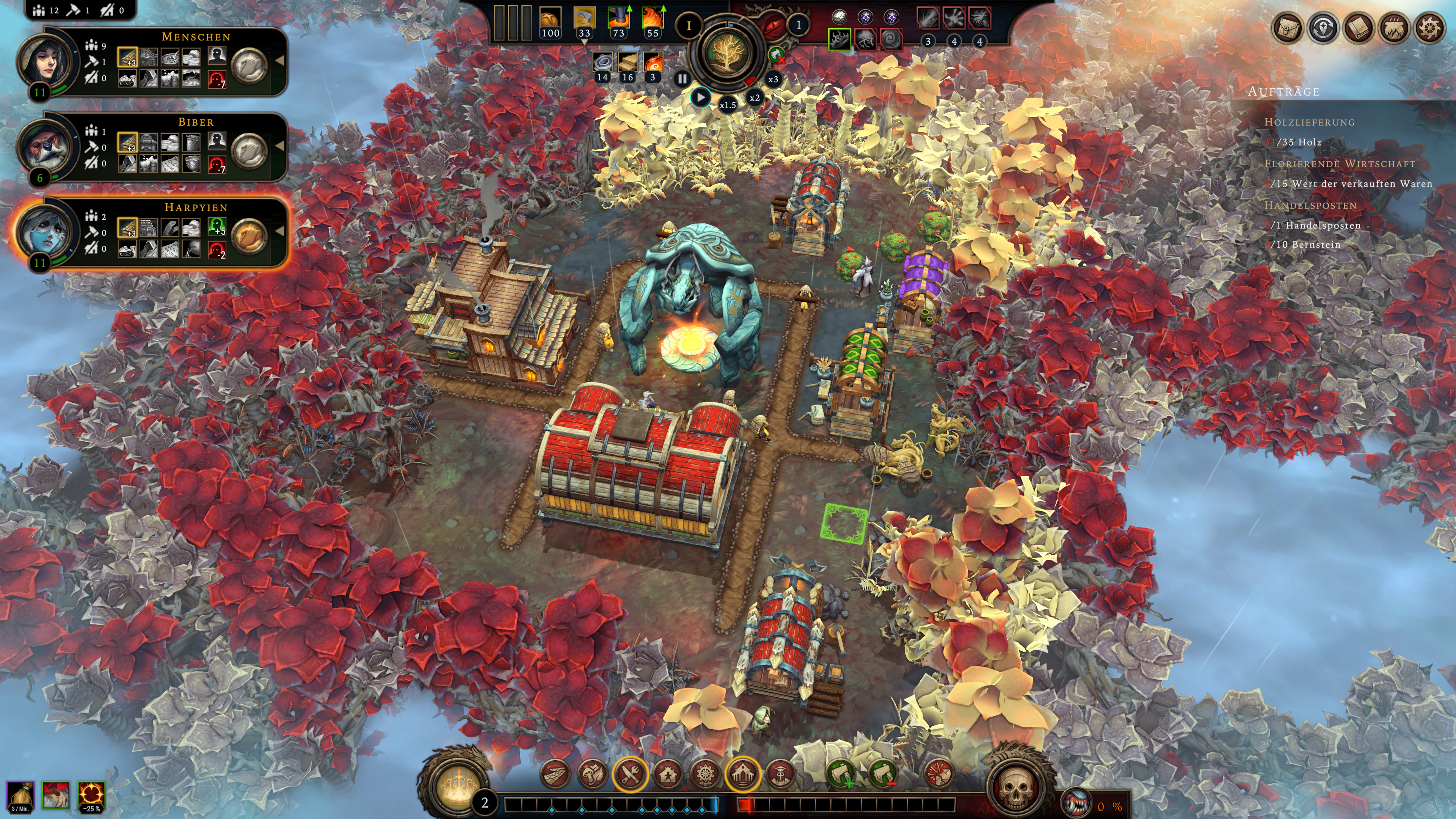Set game speed to x1.5
The width and height of the screenshot is (1456, 819).
[x=728, y=105]
